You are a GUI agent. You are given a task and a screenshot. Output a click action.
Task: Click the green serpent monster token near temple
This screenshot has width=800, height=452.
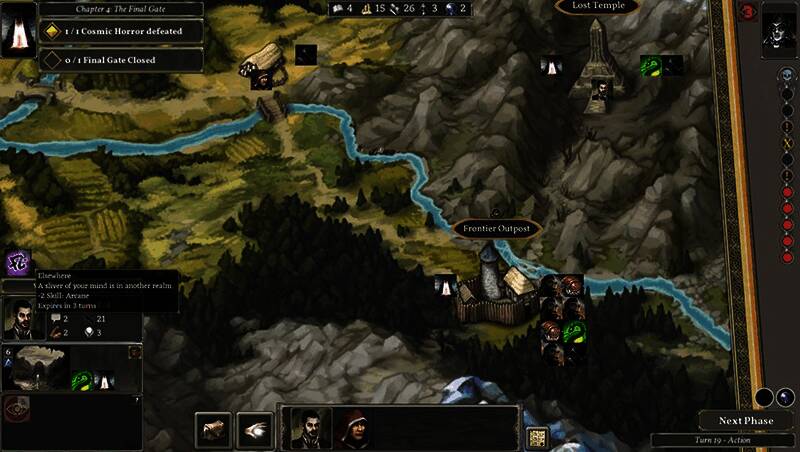click(x=651, y=66)
